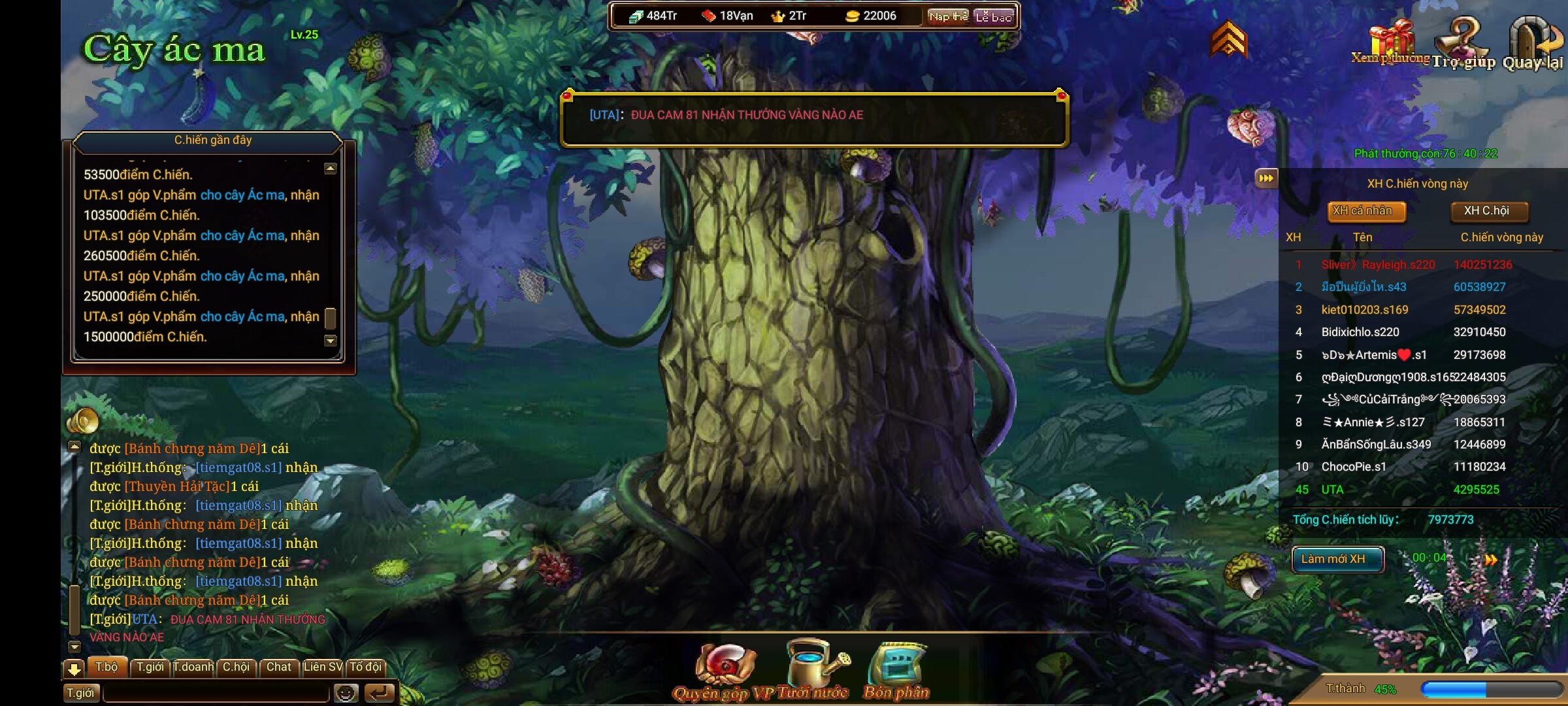
Task: Select Quyên góp VP donate icon
Action: [x=725, y=670]
